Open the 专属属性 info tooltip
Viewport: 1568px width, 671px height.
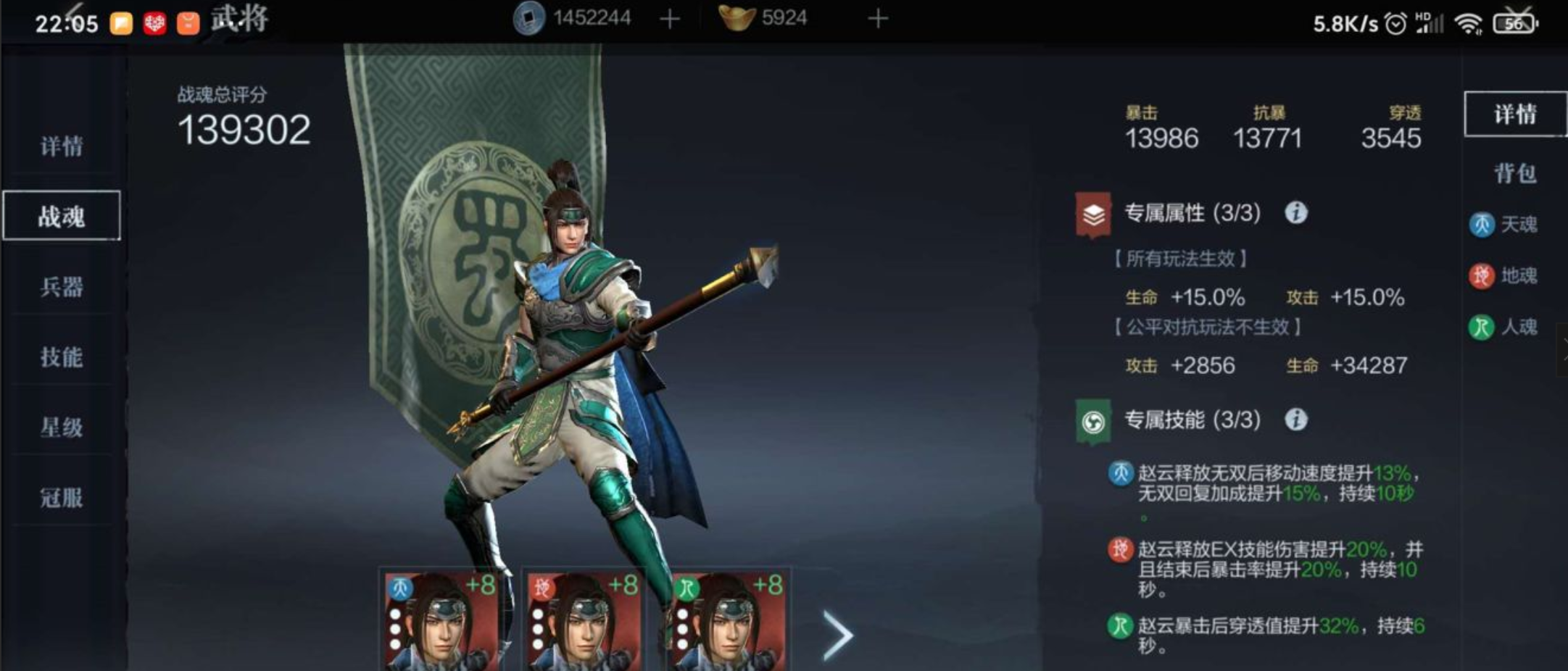1298,214
